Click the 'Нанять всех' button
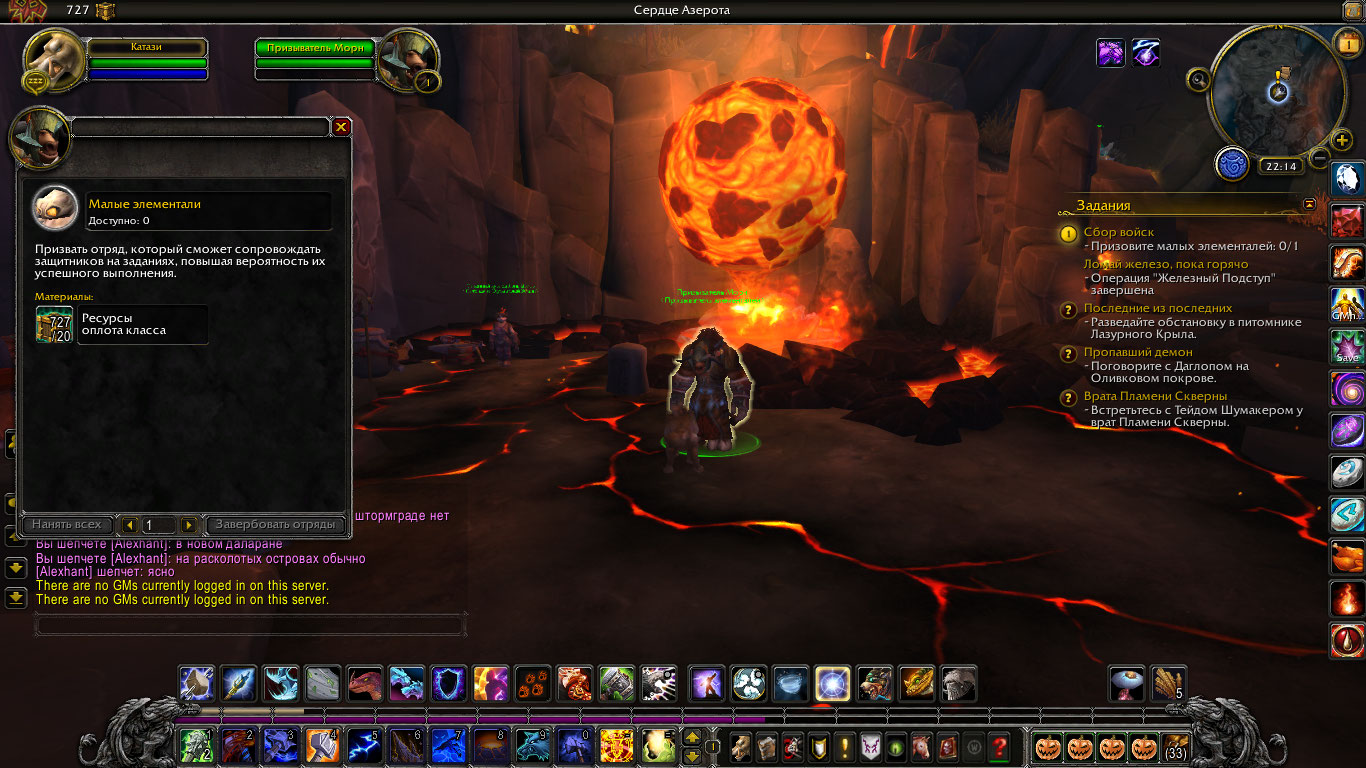 66,525
